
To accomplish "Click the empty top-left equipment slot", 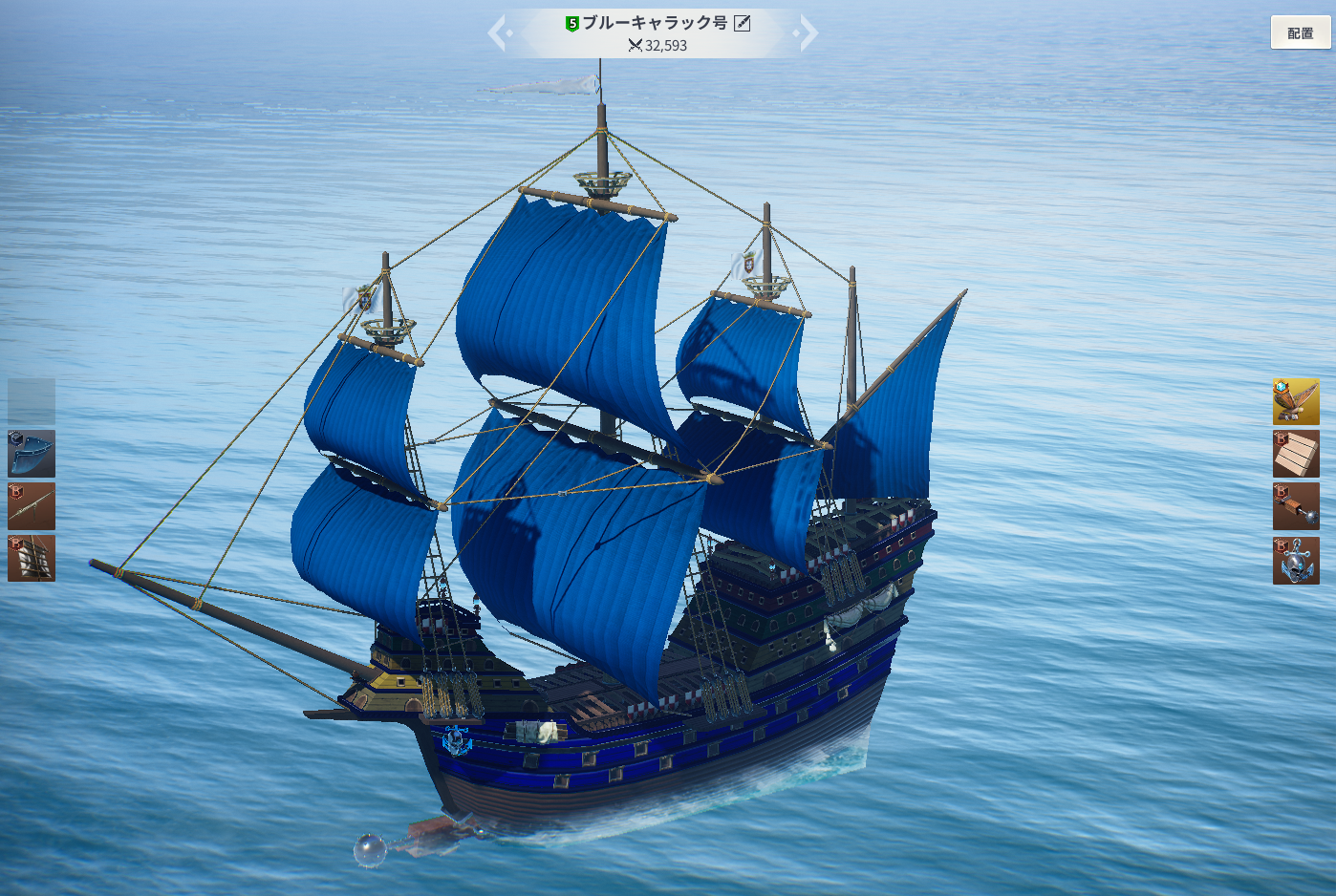I will [x=32, y=401].
